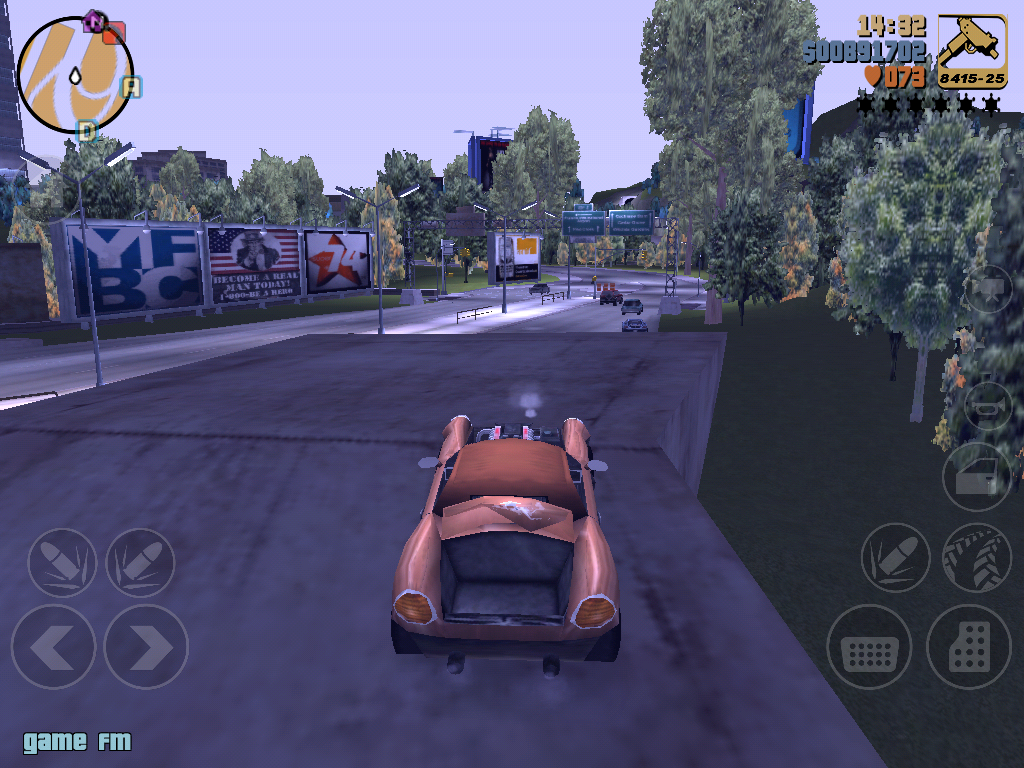The width and height of the screenshot is (1024, 768).
Task: Steer right with the right arrow button
Action: [146, 647]
